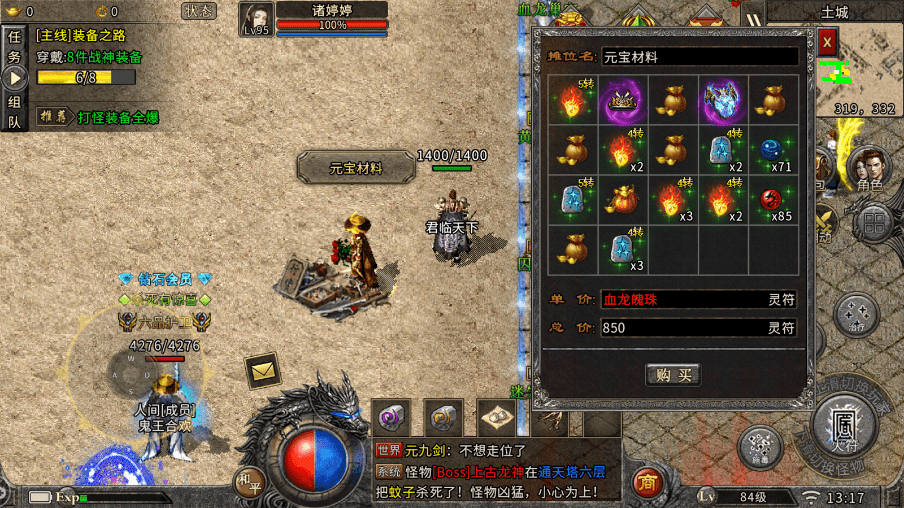Buy the selected item with 购买
The width and height of the screenshot is (904, 508).
[672, 375]
